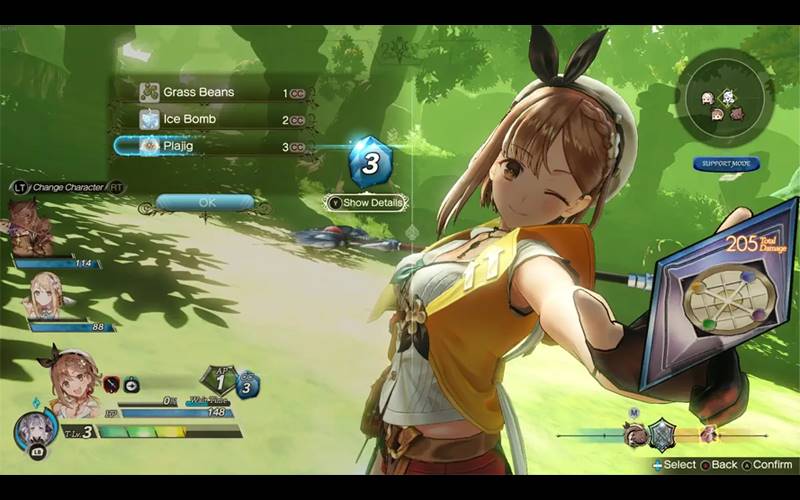Select the horned party member portrait

[x=30, y=228]
